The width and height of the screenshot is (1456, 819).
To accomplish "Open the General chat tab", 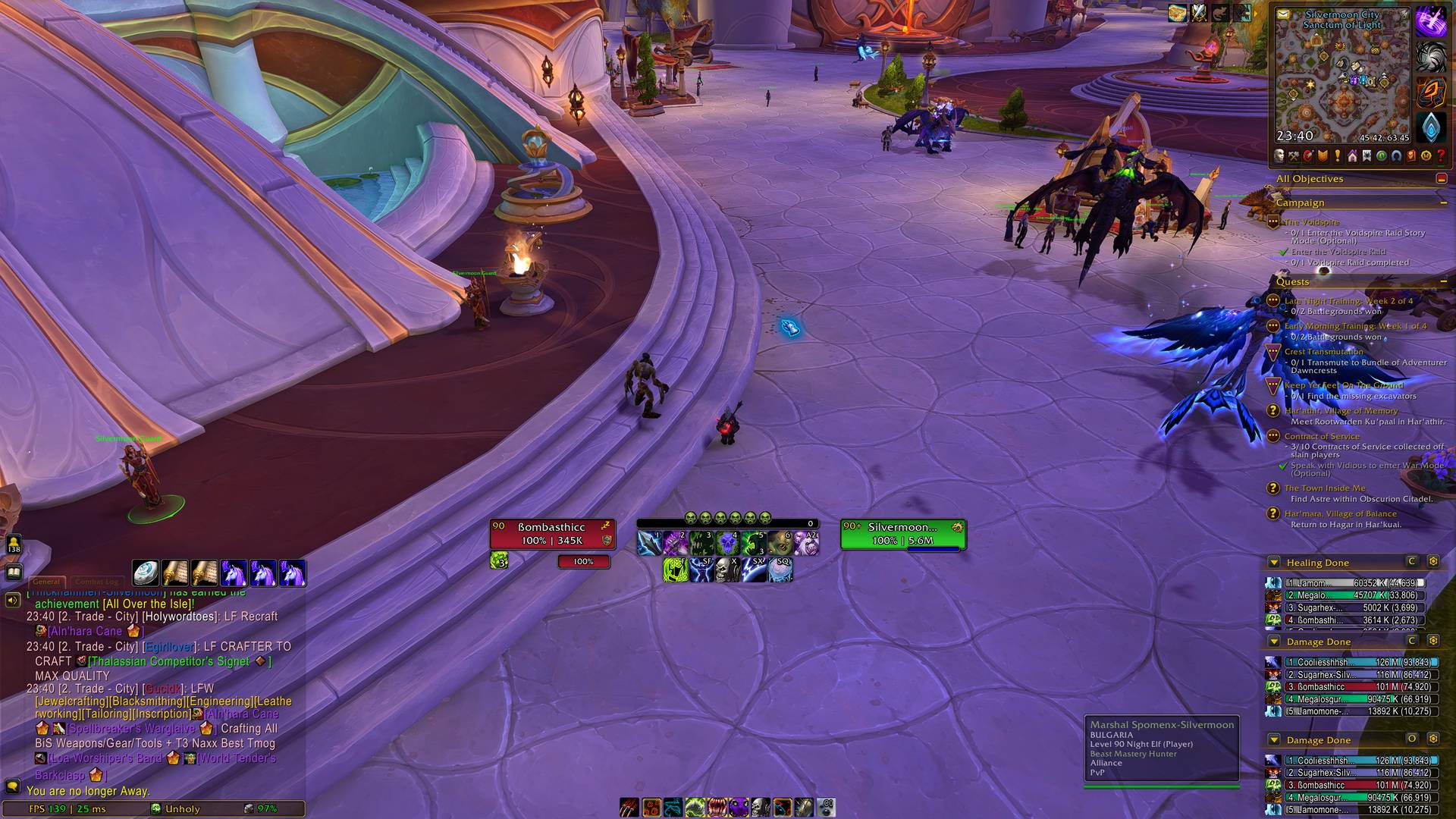I will [x=45, y=582].
